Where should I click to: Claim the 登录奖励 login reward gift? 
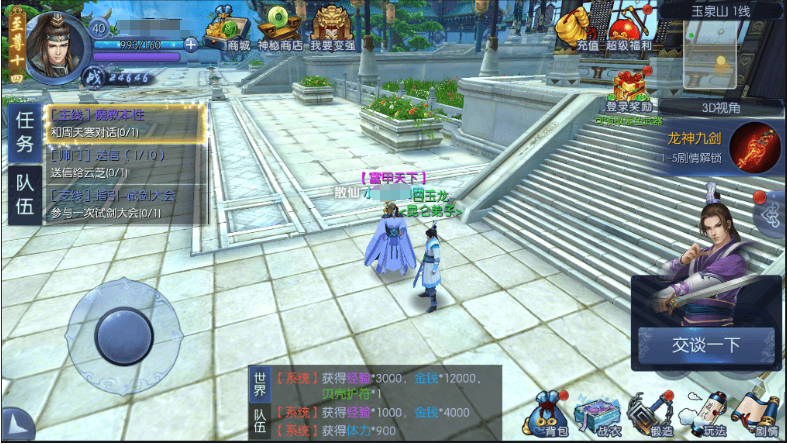click(x=630, y=90)
